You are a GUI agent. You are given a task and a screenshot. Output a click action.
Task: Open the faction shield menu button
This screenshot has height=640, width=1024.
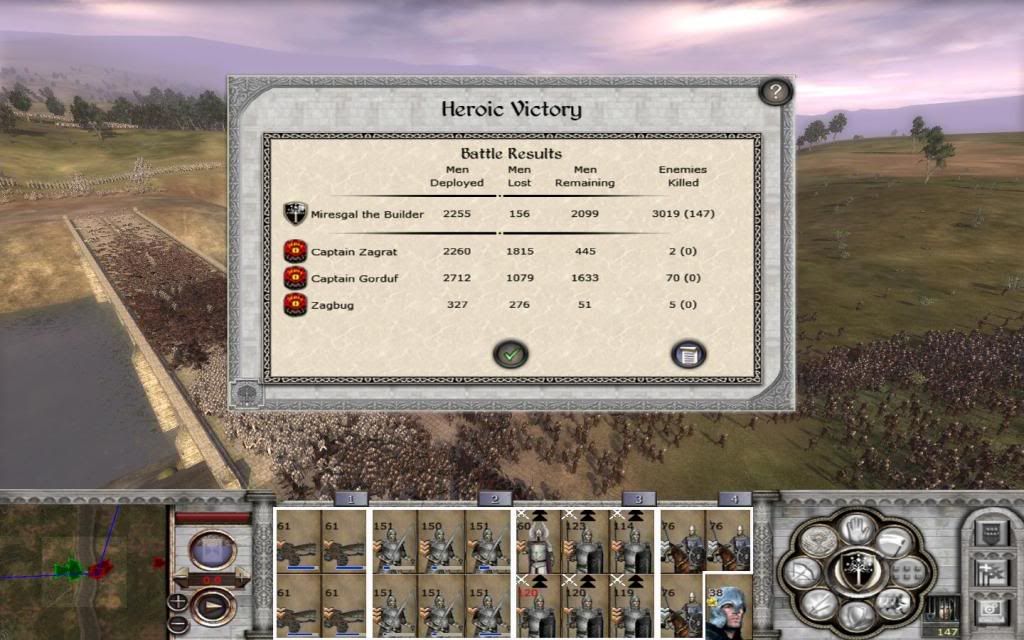[991, 530]
